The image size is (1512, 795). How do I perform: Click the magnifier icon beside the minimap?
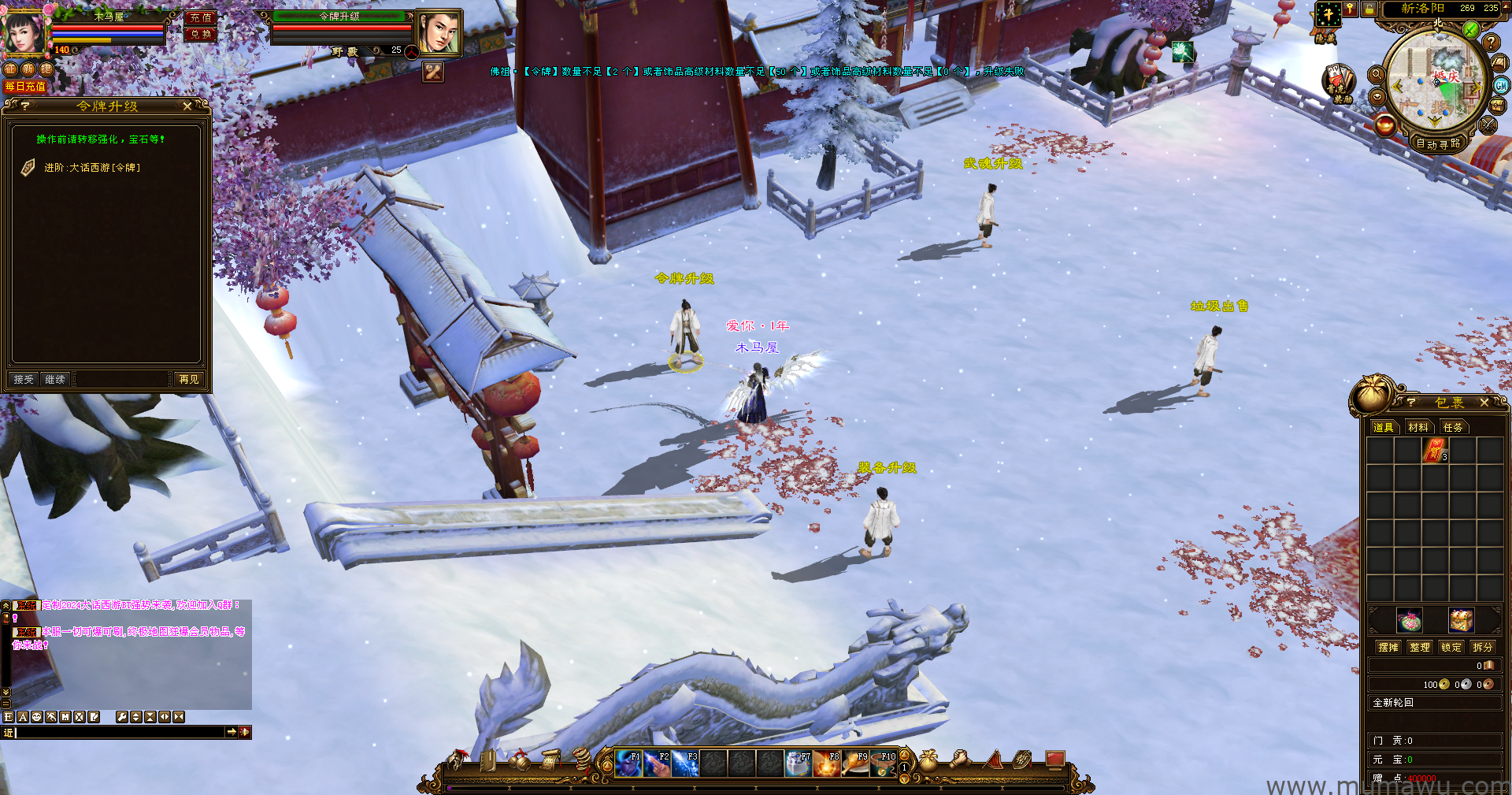point(1377,74)
